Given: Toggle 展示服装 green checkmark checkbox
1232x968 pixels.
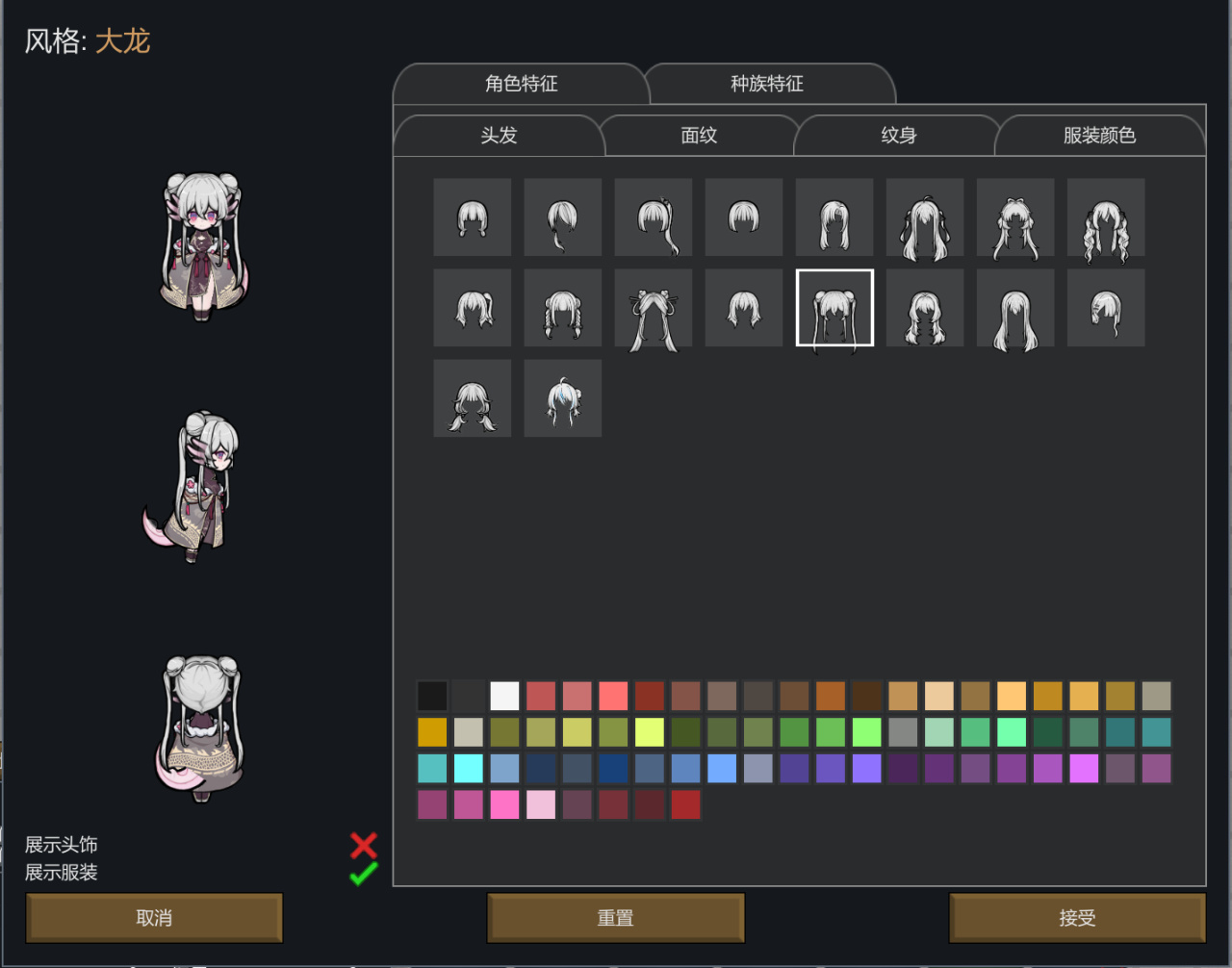Looking at the screenshot, I should [x=364, y=874].
